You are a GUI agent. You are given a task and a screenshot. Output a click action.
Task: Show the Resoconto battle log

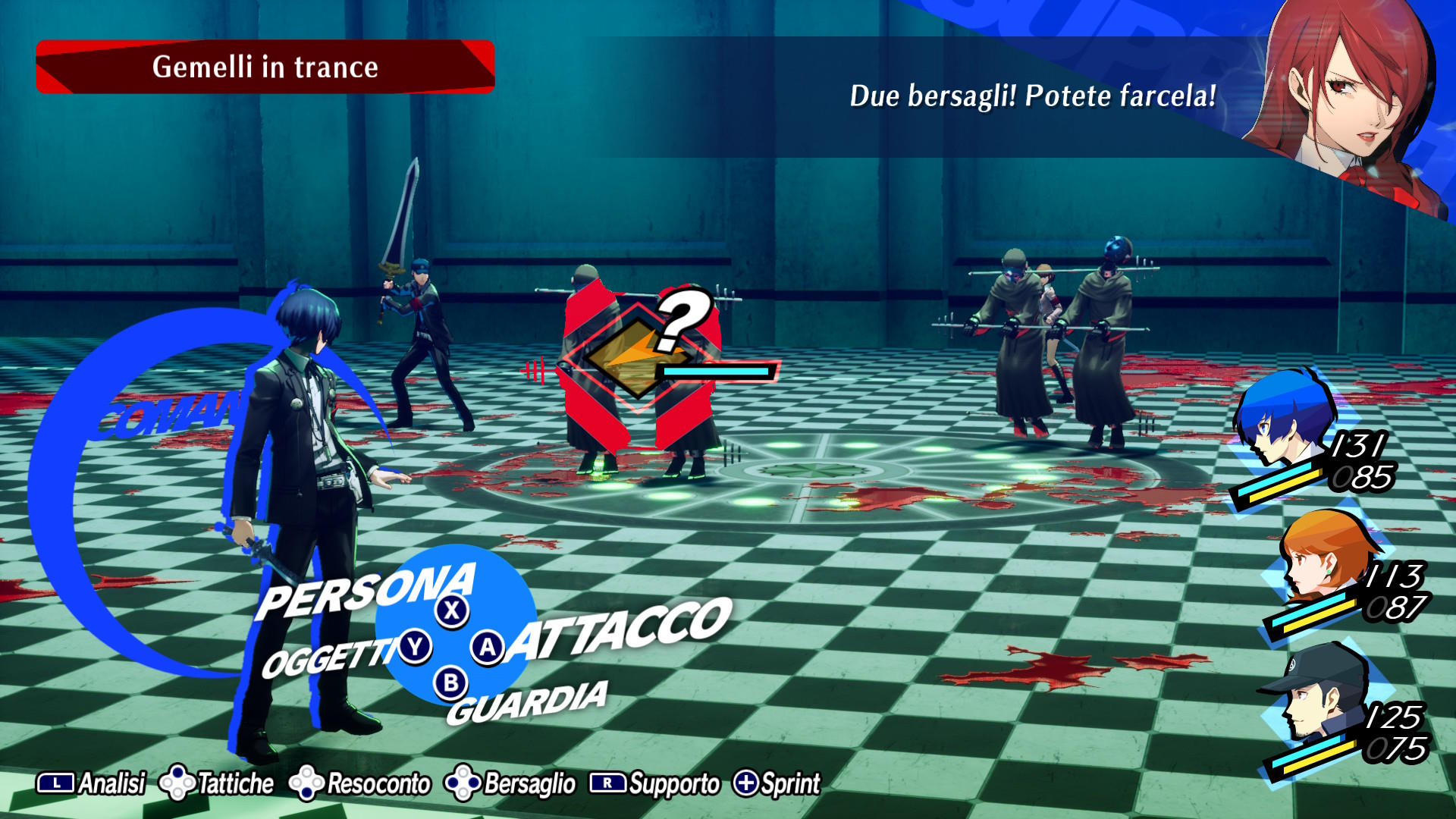(361, 783)
